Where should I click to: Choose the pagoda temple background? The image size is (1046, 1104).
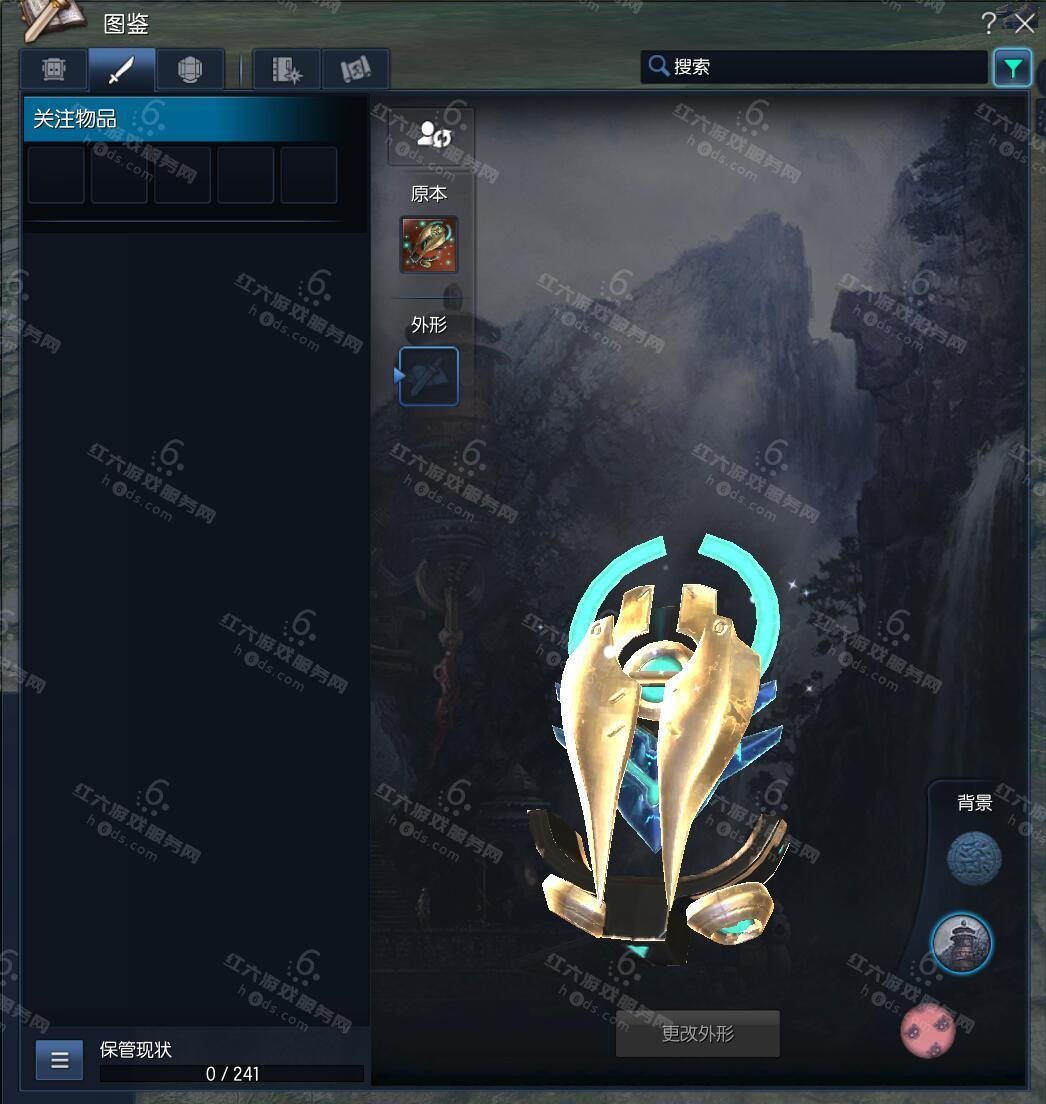tap(961, 942)
